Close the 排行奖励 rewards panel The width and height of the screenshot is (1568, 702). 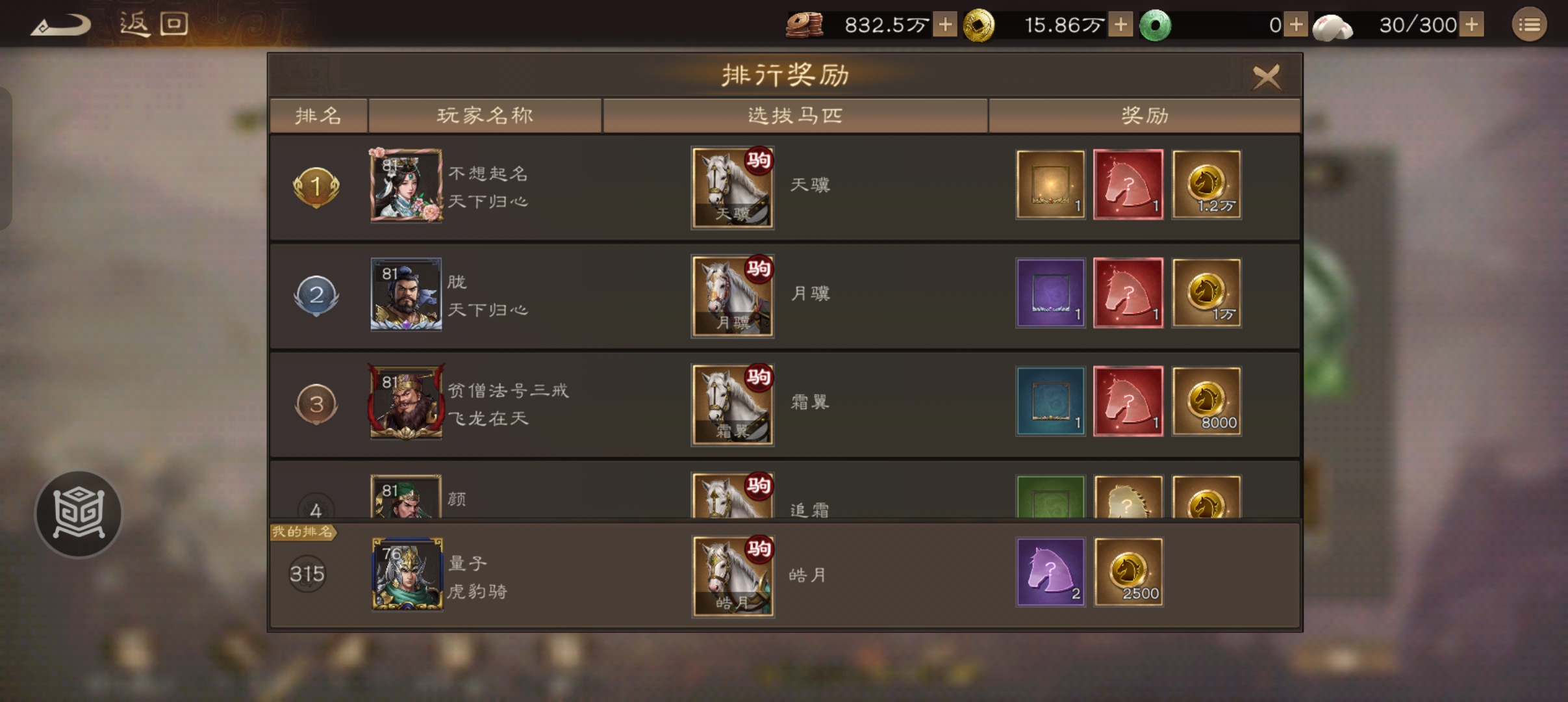1267,76
